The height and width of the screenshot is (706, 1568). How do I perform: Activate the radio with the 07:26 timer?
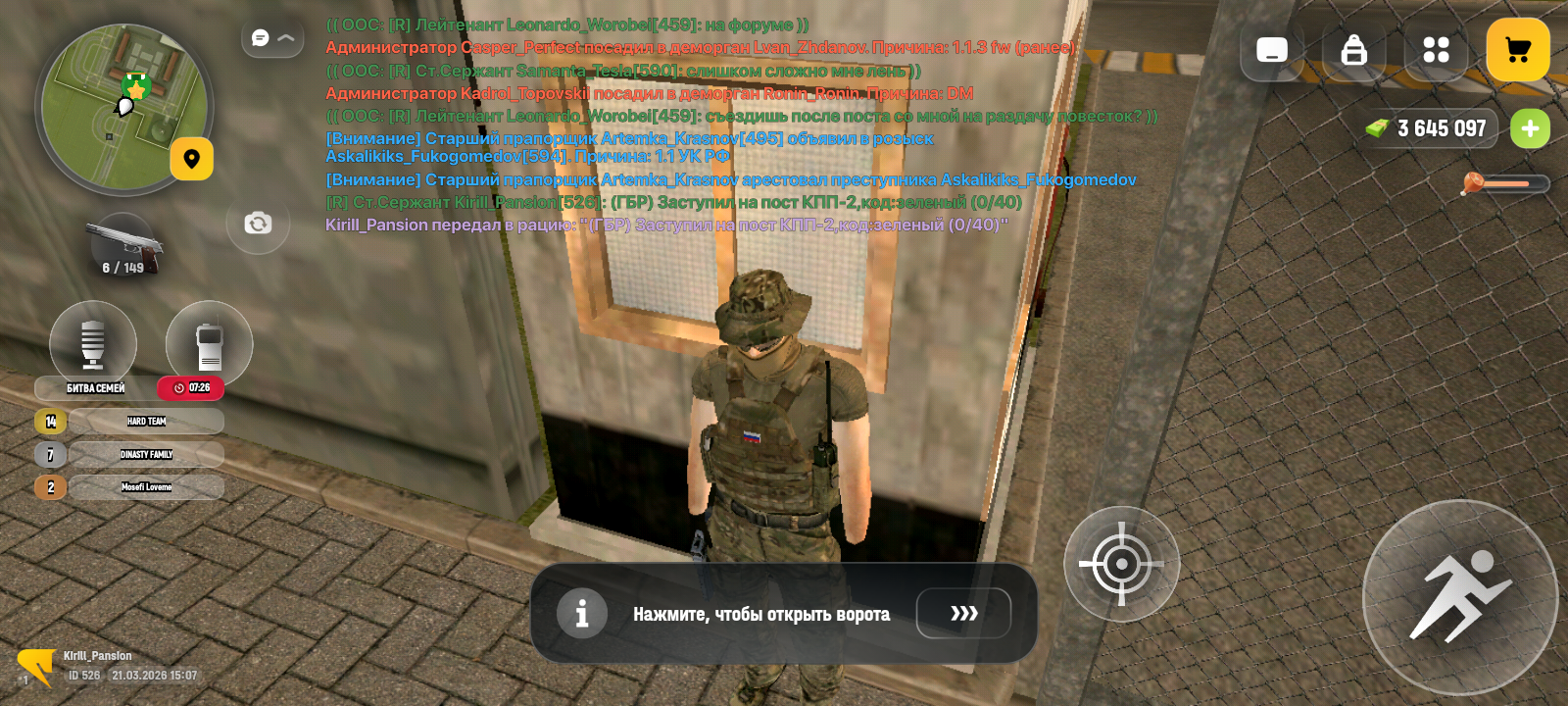pos(207,343)
